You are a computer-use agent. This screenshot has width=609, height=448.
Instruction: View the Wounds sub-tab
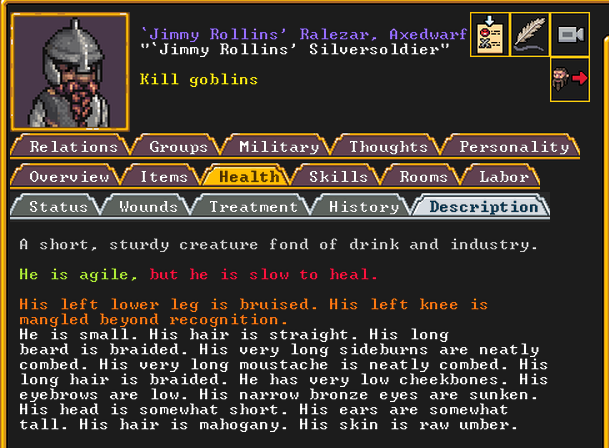[148, 207]
